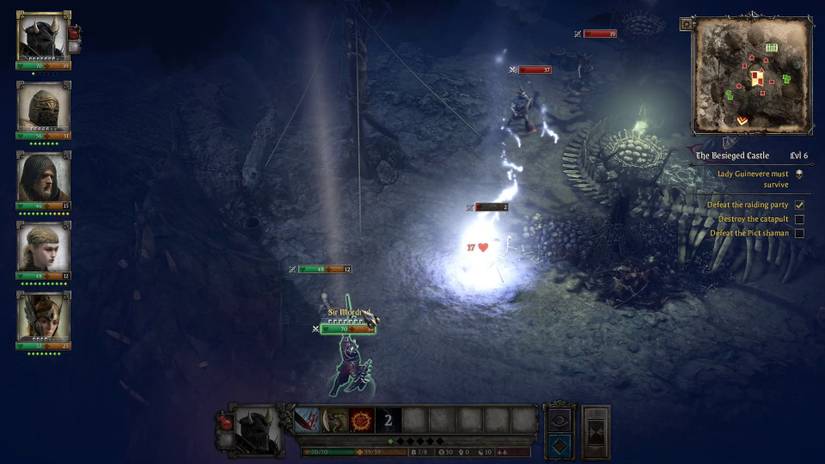
Task: Use the bow attack skill
Action: click(334, 420)
